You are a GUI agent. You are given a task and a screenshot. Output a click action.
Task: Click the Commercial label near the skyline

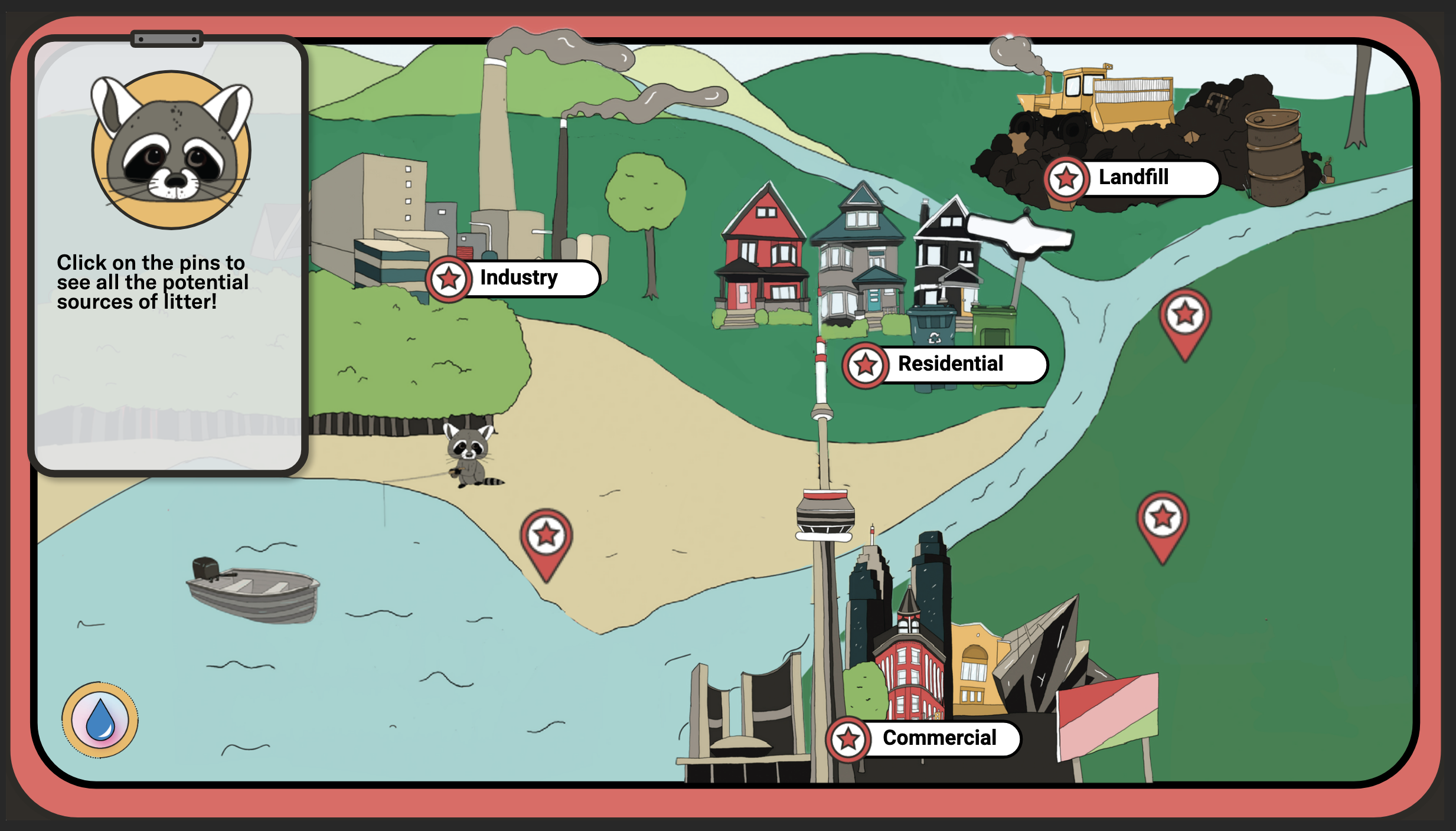coord(939,737)
